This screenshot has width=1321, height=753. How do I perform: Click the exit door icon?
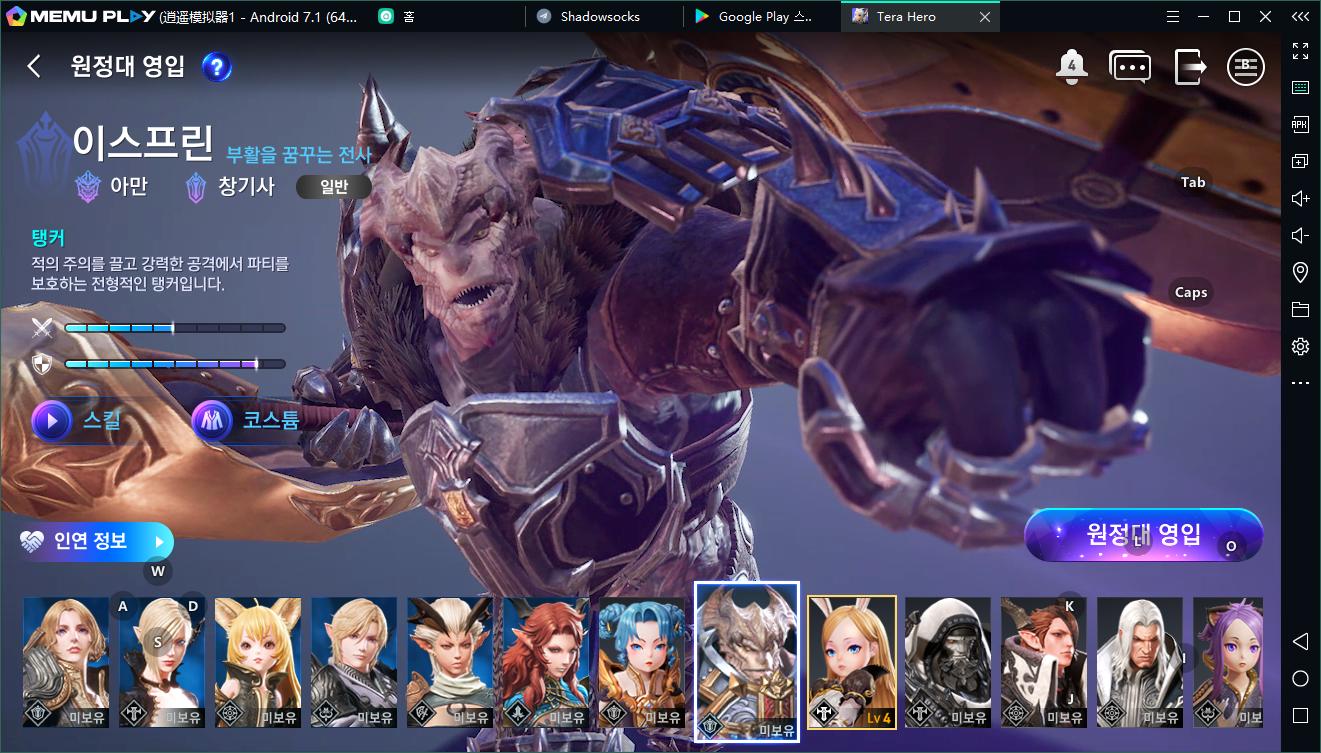coord(1189,67)
